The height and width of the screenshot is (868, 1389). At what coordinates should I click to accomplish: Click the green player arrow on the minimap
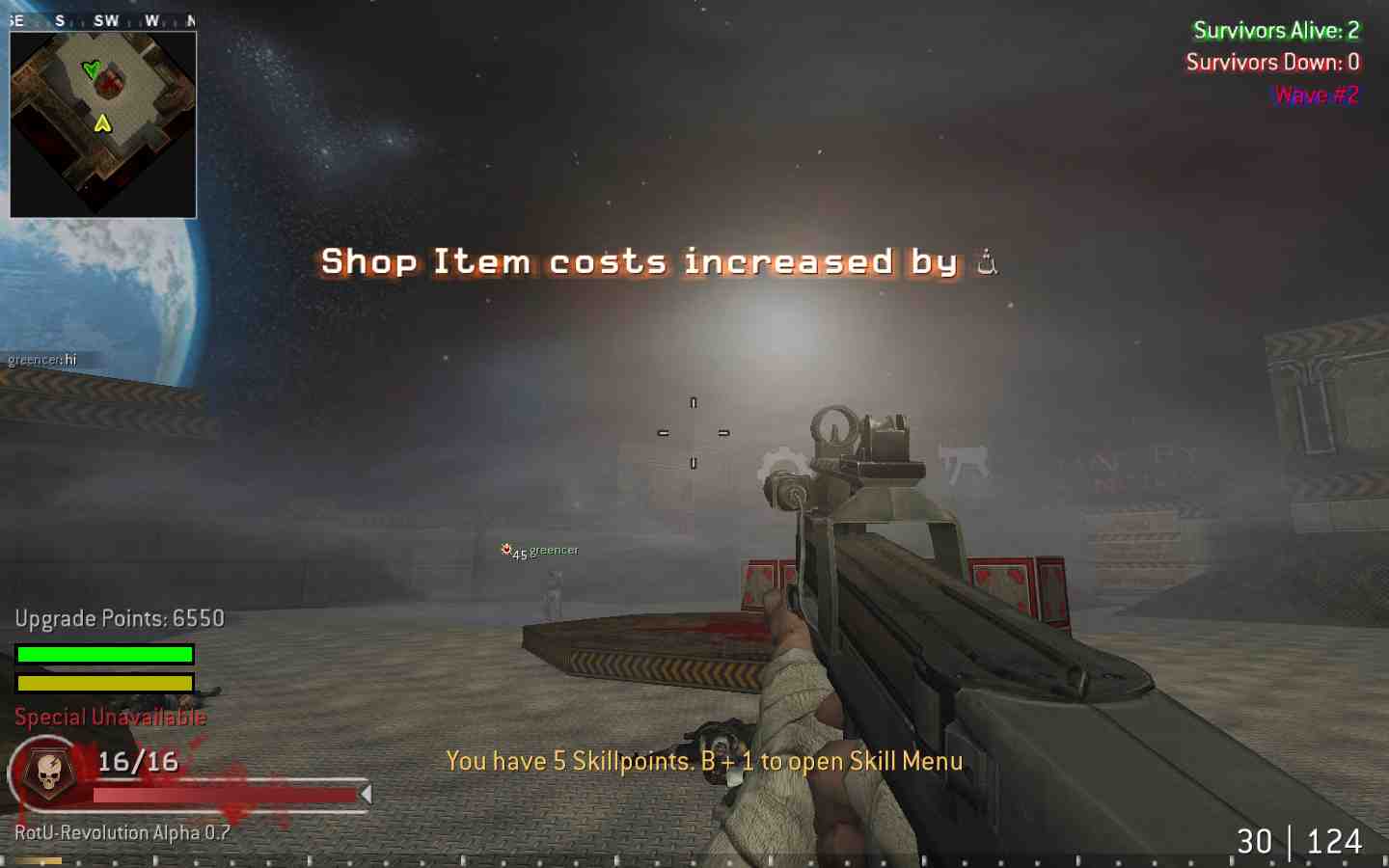tap(93, 68)
